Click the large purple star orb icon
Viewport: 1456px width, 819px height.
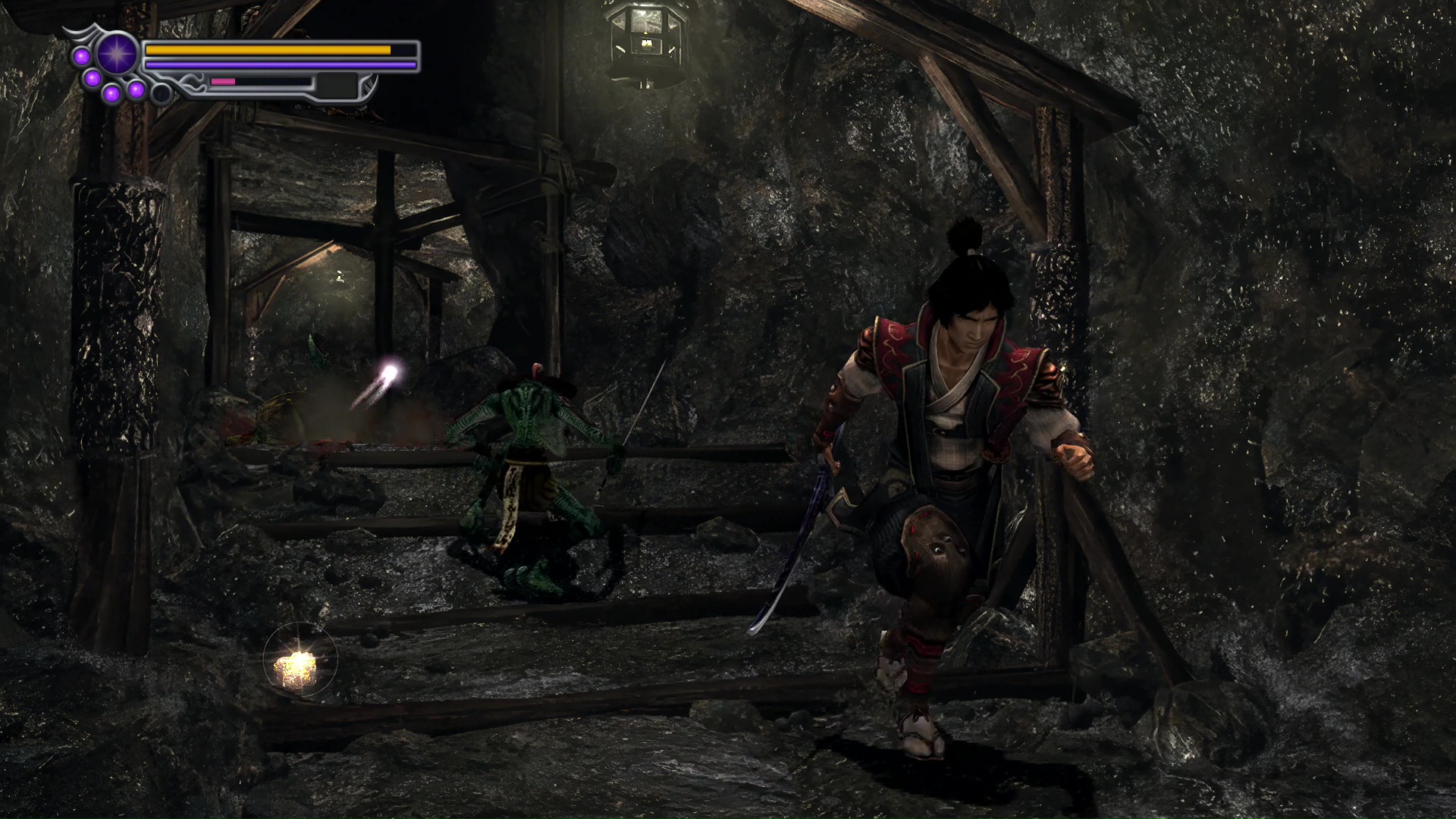point(116,55)
